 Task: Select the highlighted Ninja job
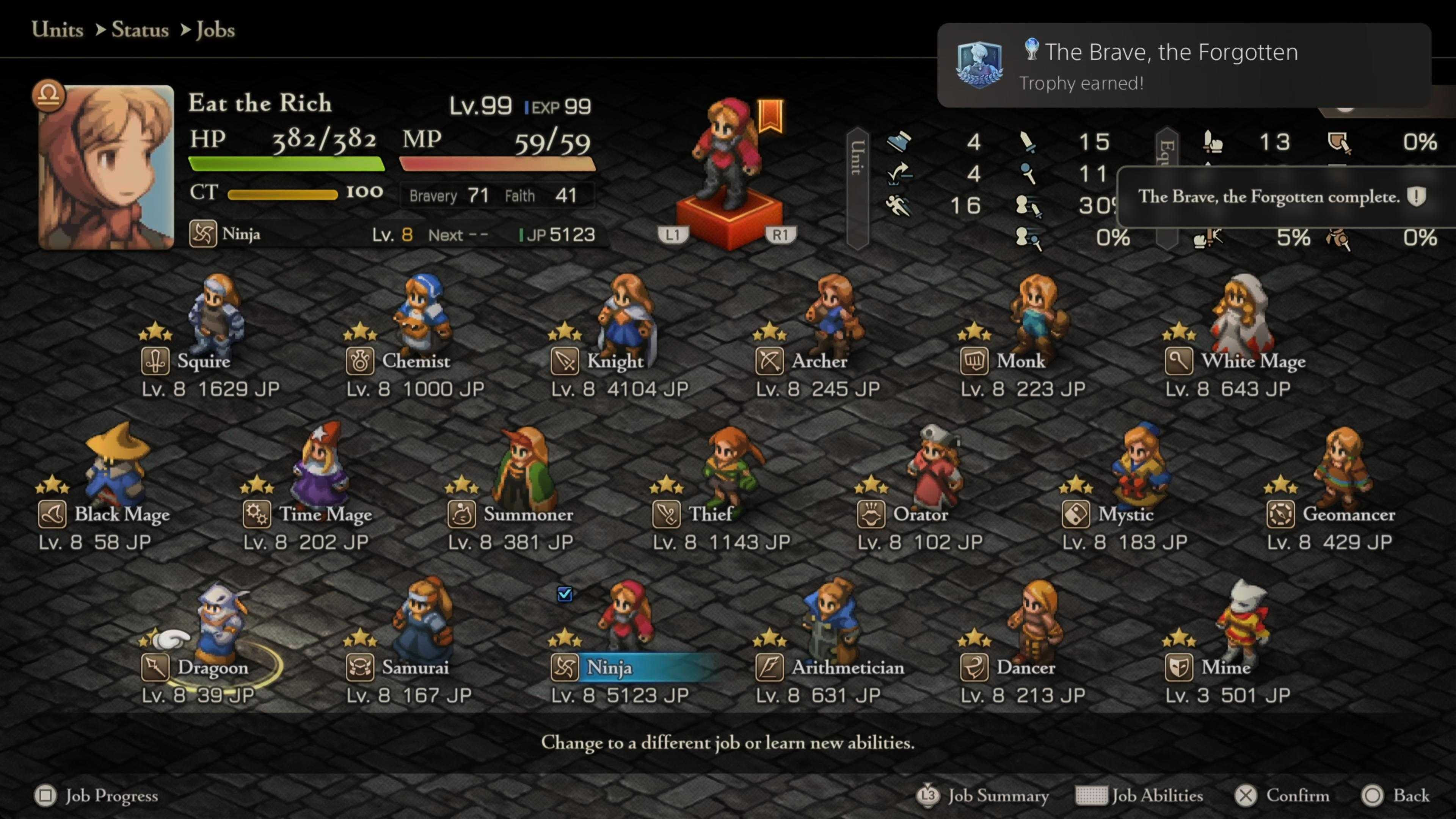pos(609,667)
